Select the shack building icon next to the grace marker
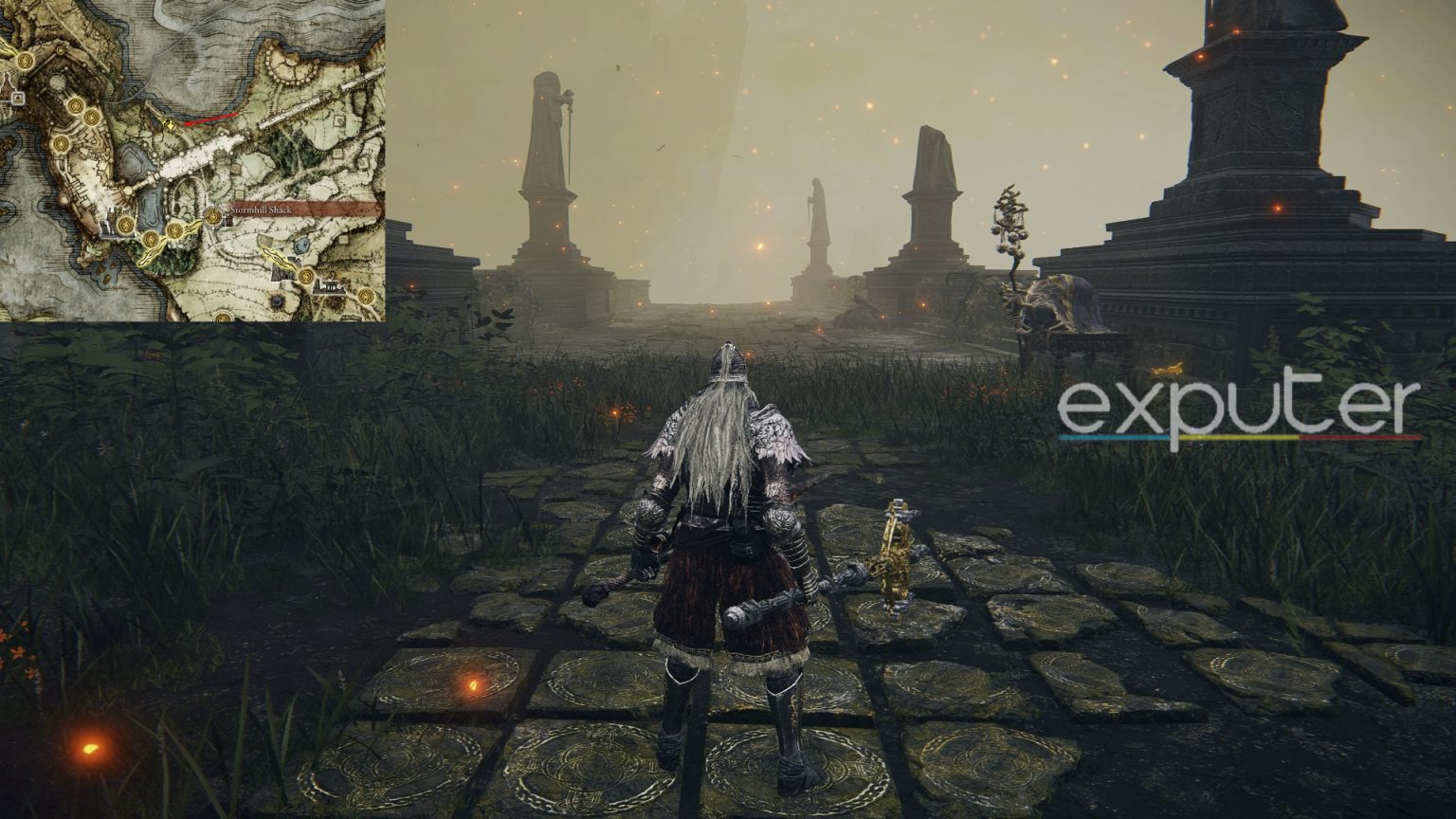 click(x=229, y=220)
